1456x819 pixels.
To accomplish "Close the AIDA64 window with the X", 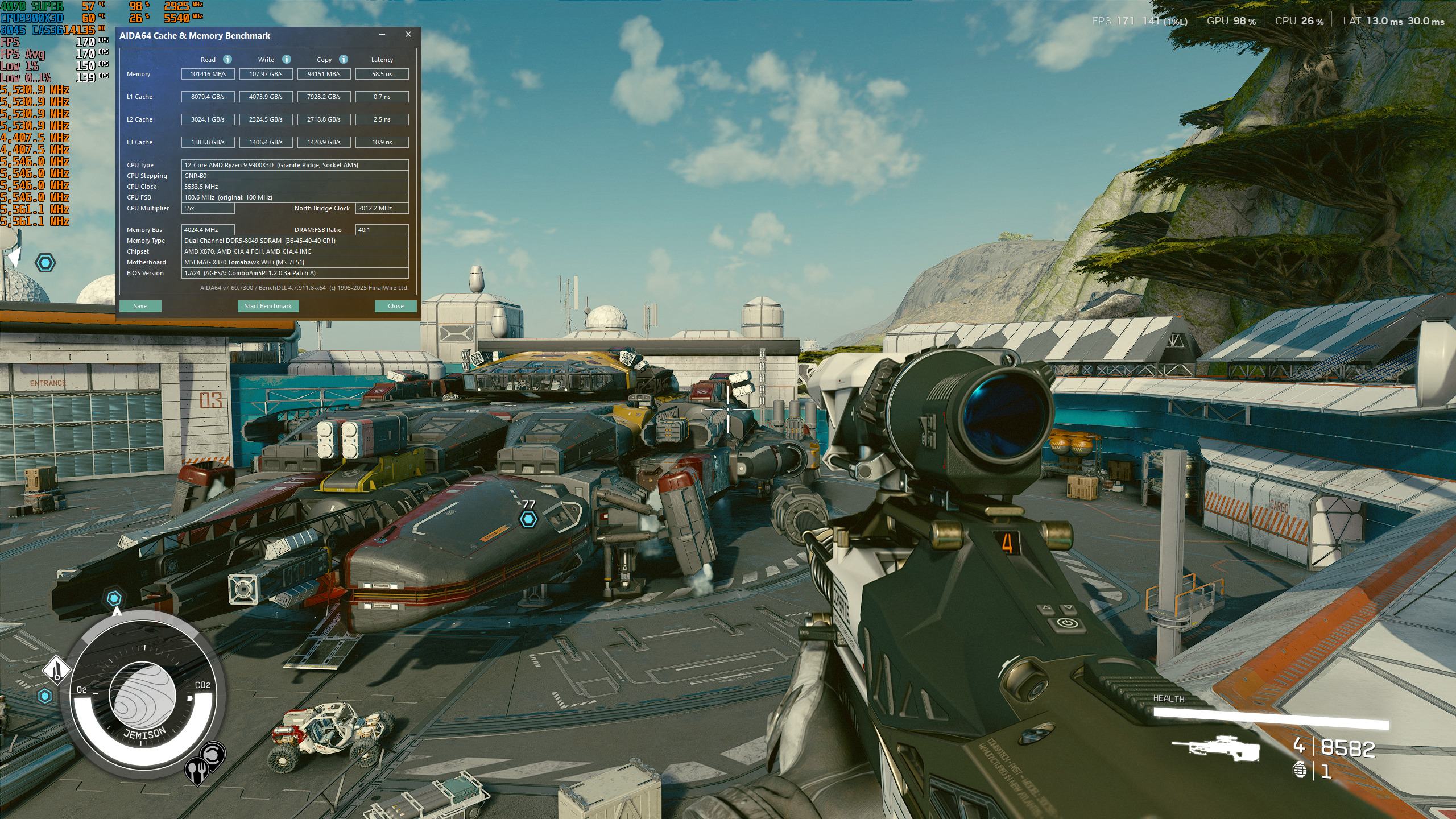I will [408, 35].
